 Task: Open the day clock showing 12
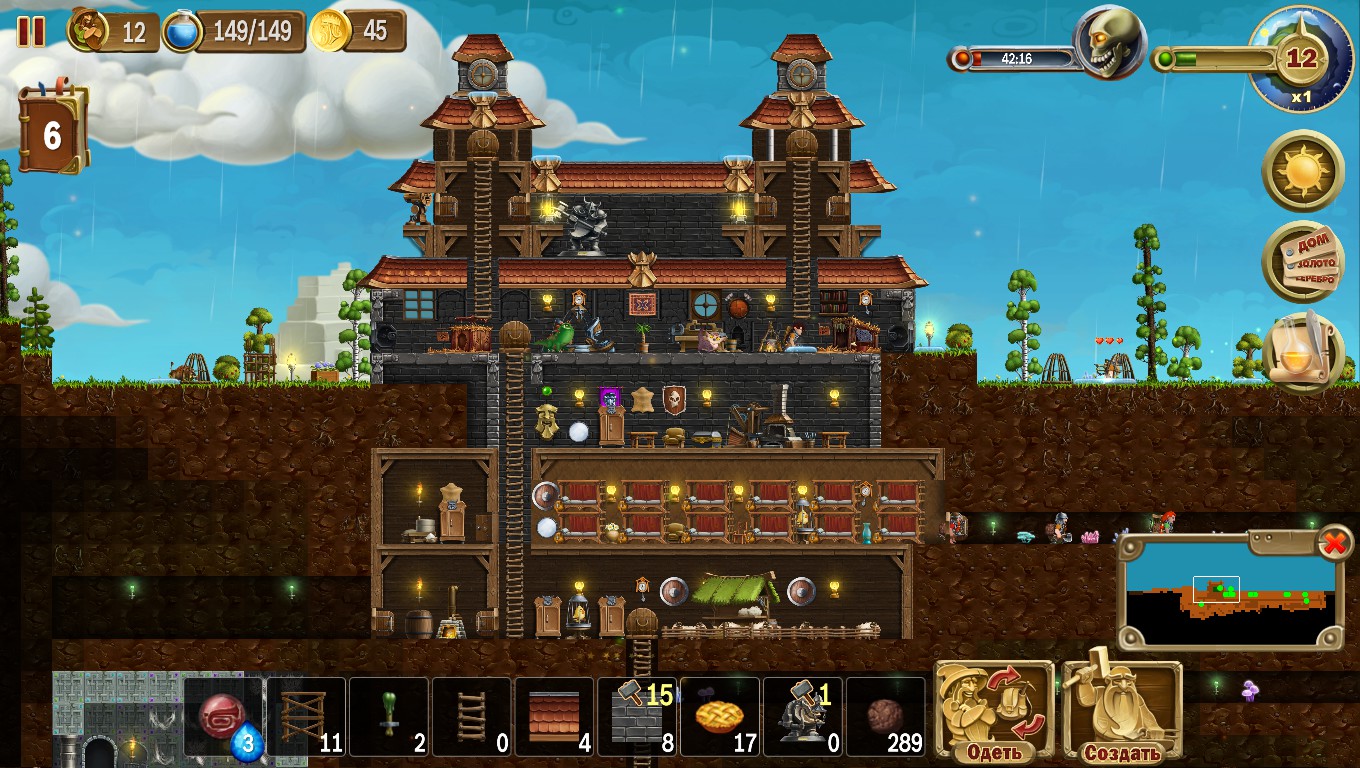(1302, 60)
